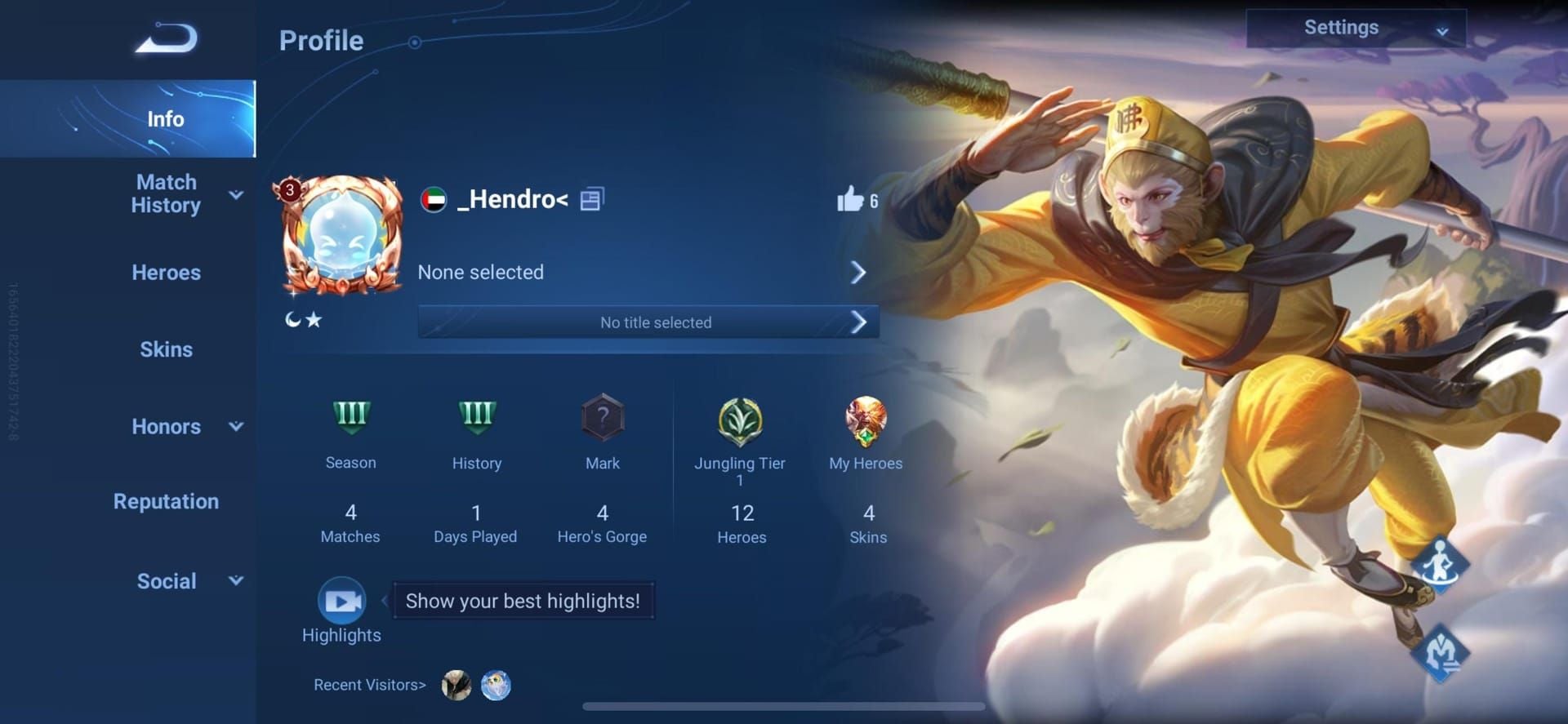Open the Skins tab
The height and width of the screenshot is (724, 1568).
pyautogui.click(x=166, y=349)
